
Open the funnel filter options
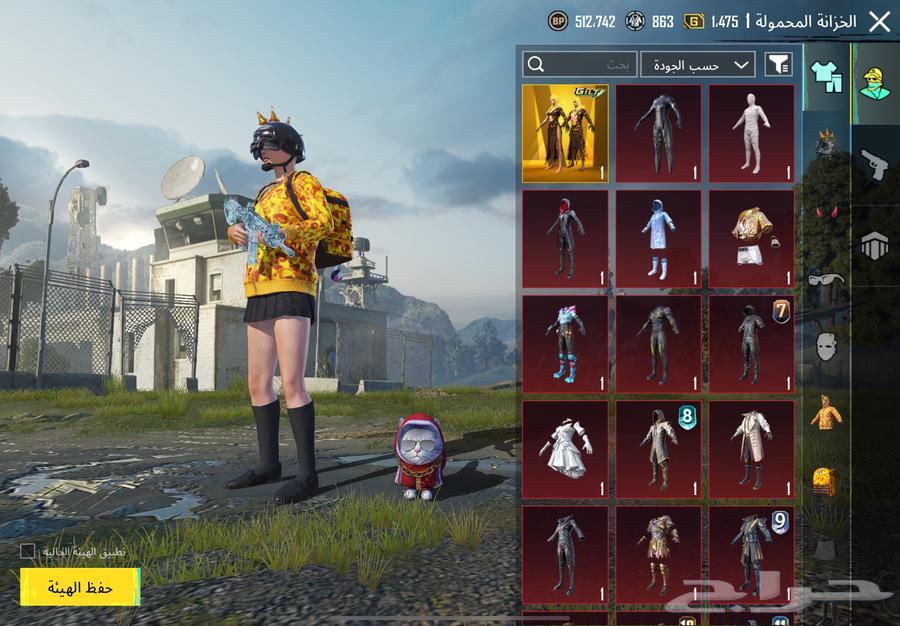(x=778, y=64)
